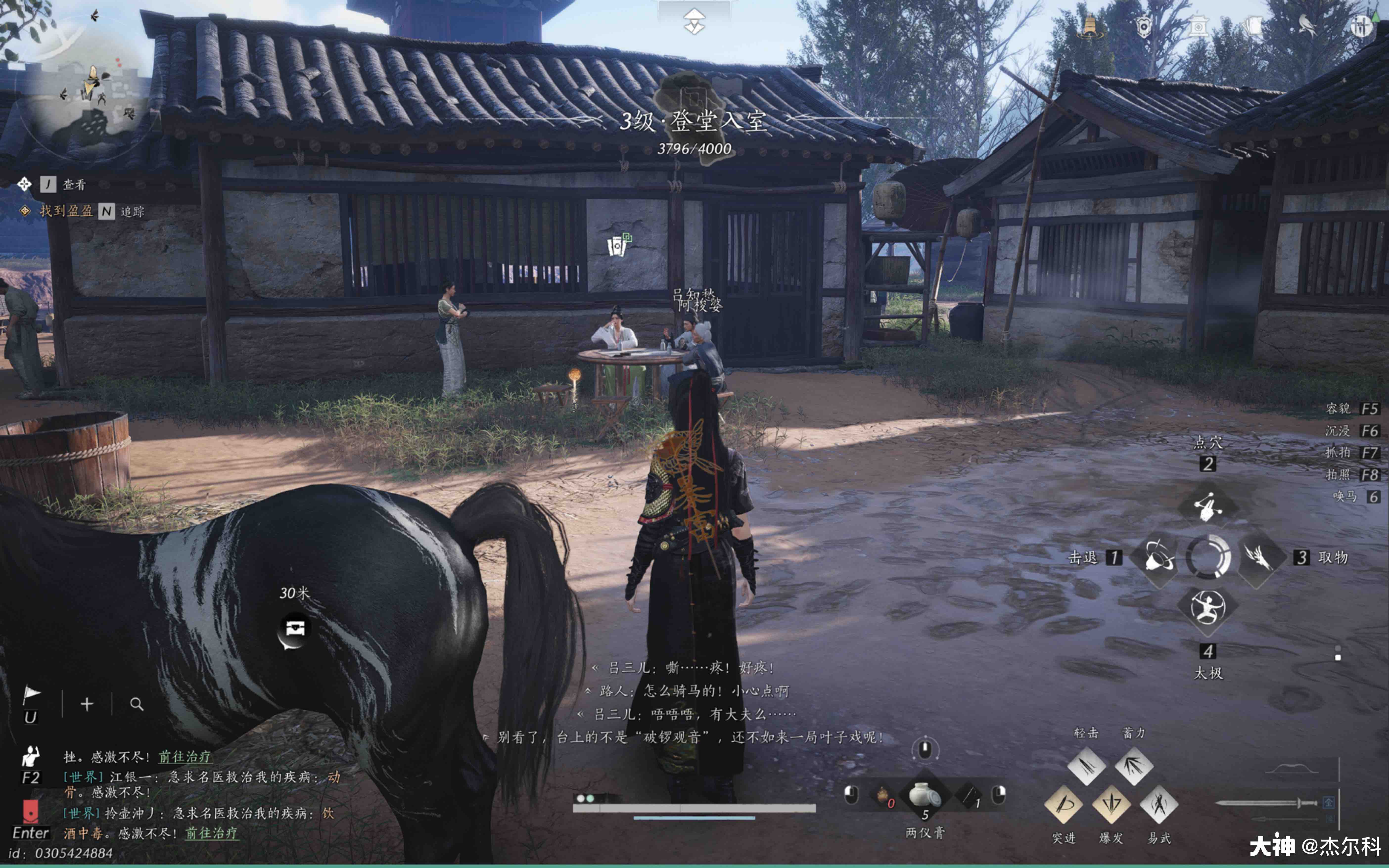The height and width of the screenshot is (868, 1389).
Task: Select the 两仪膏 ointment jar slot
Action: click(925, 796)
